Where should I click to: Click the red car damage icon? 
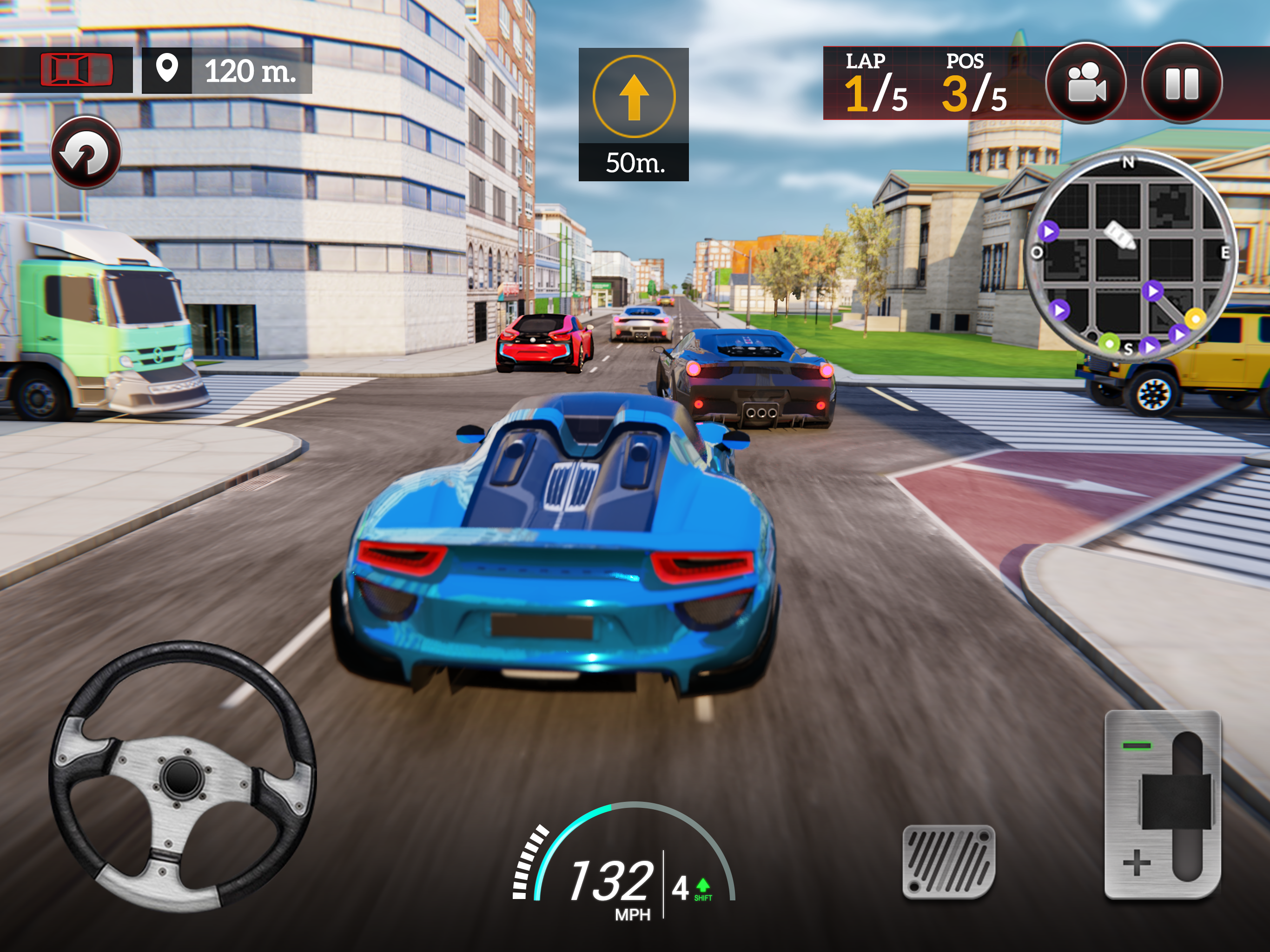[x=76, y=70]
